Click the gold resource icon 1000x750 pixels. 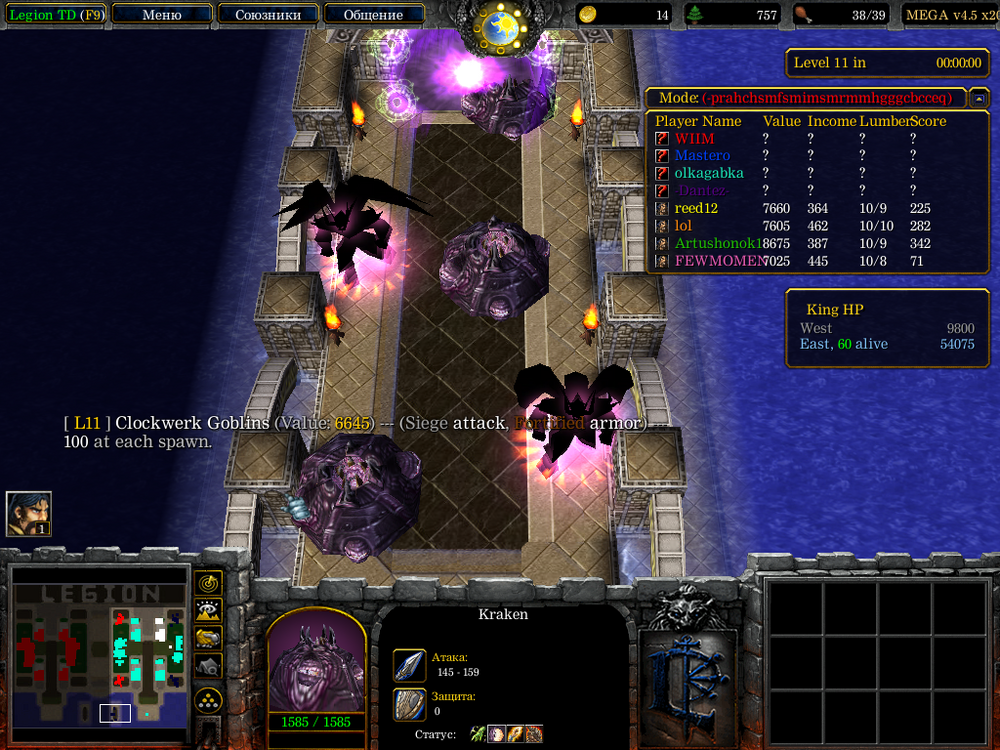[x=588, y=15]
